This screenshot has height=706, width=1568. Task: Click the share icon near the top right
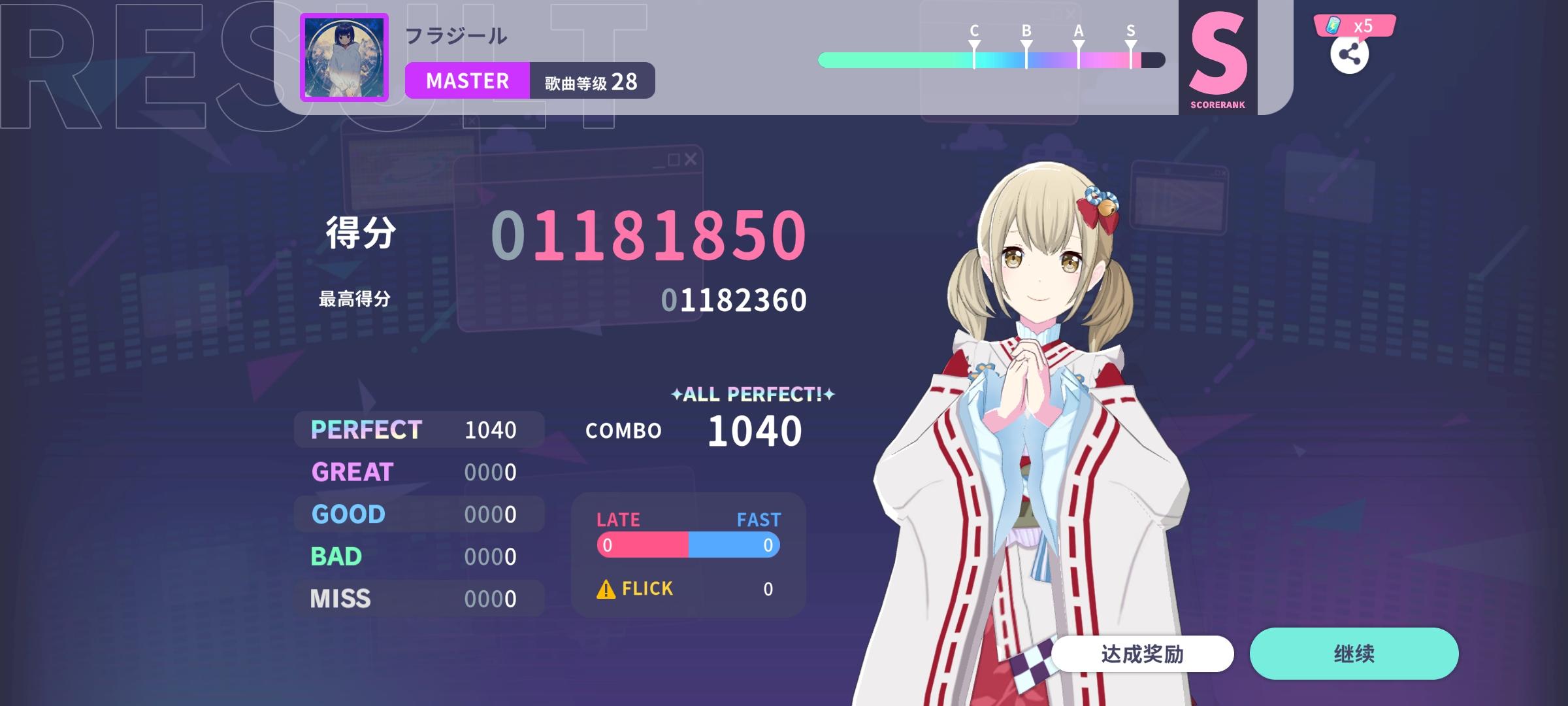click(x=1350, y=56)
